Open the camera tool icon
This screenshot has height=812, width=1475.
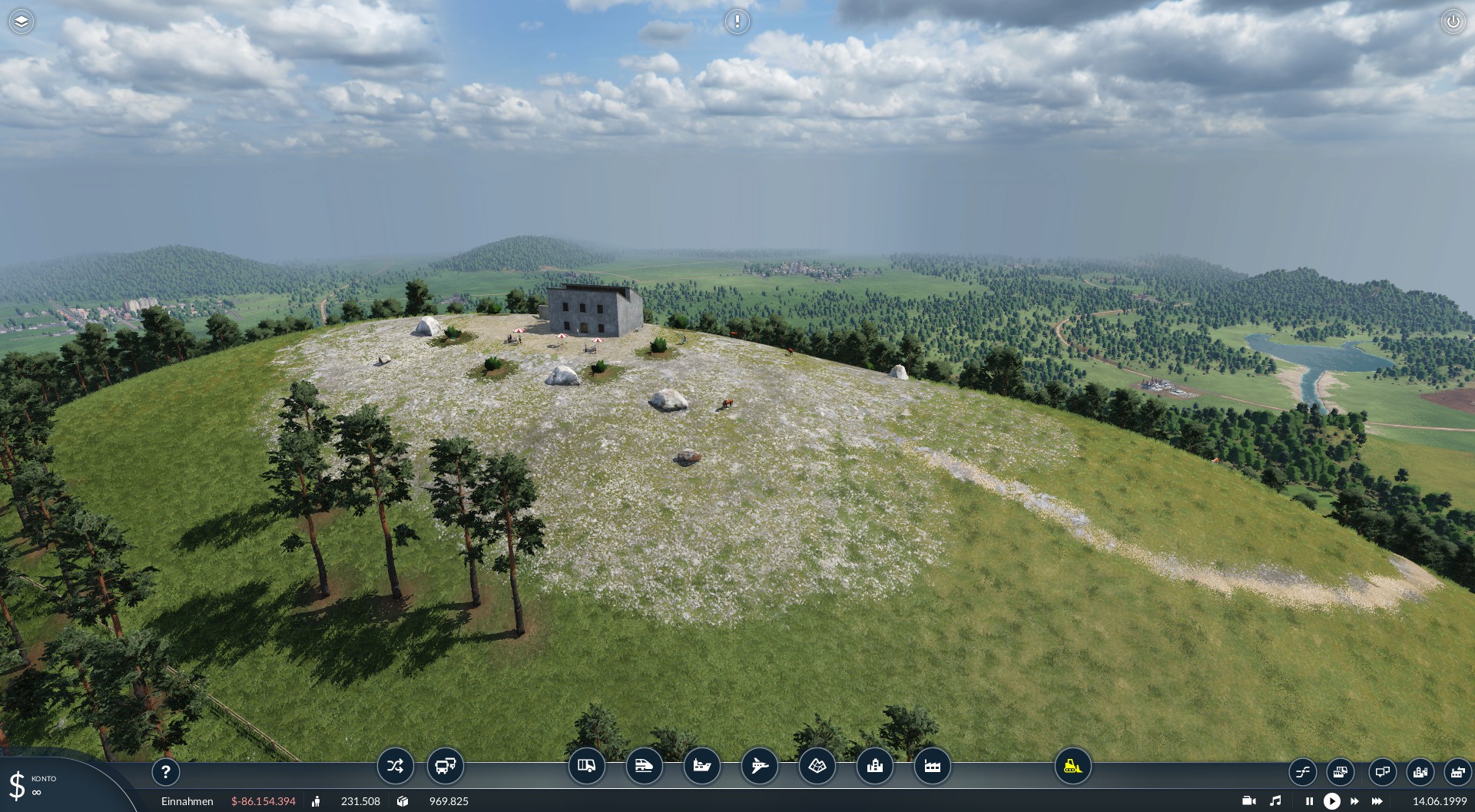click(x=1249, y=801)
